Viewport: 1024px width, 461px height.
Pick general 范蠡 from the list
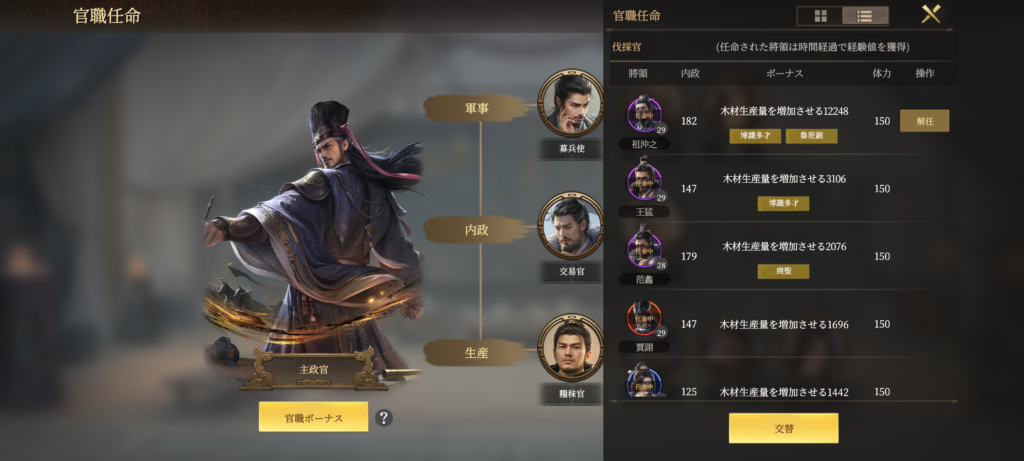click(644, 249)
